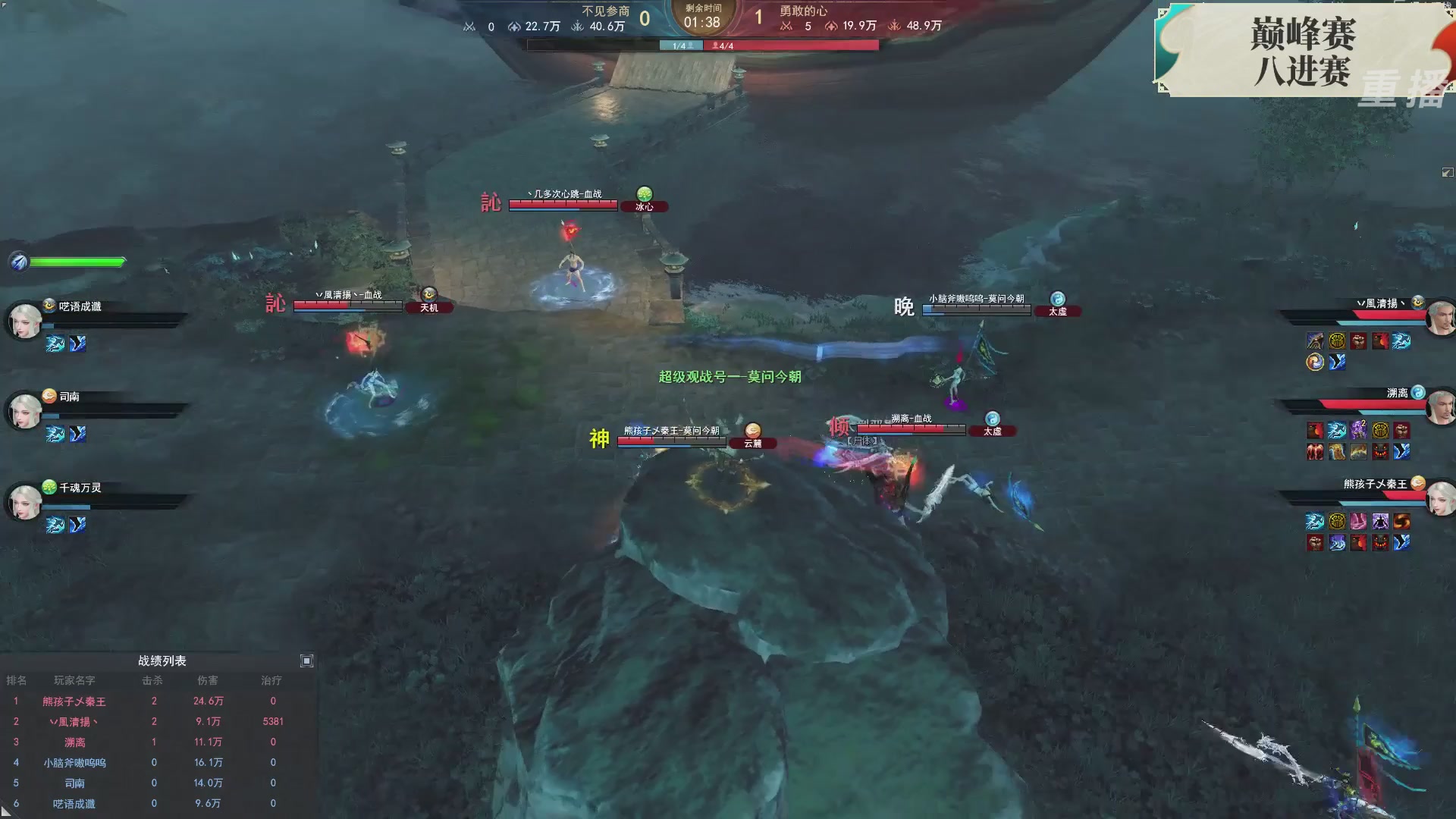The height and width of the screenshot is (819, 1456).
Task: Select the green lotus faction icon beside 千魂万灵
Action: 49,486
